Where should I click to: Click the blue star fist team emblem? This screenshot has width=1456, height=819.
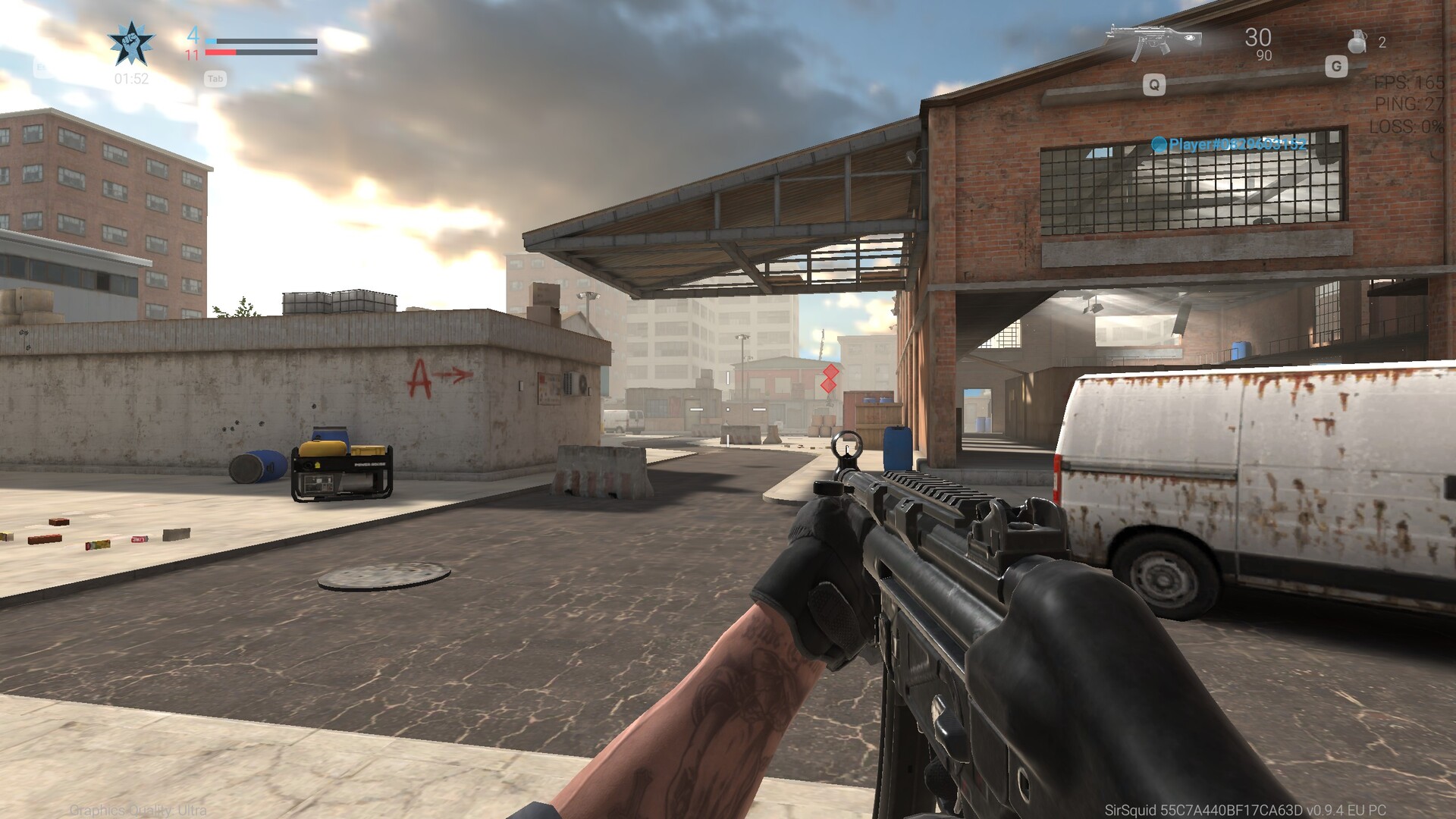coord(131,44)
